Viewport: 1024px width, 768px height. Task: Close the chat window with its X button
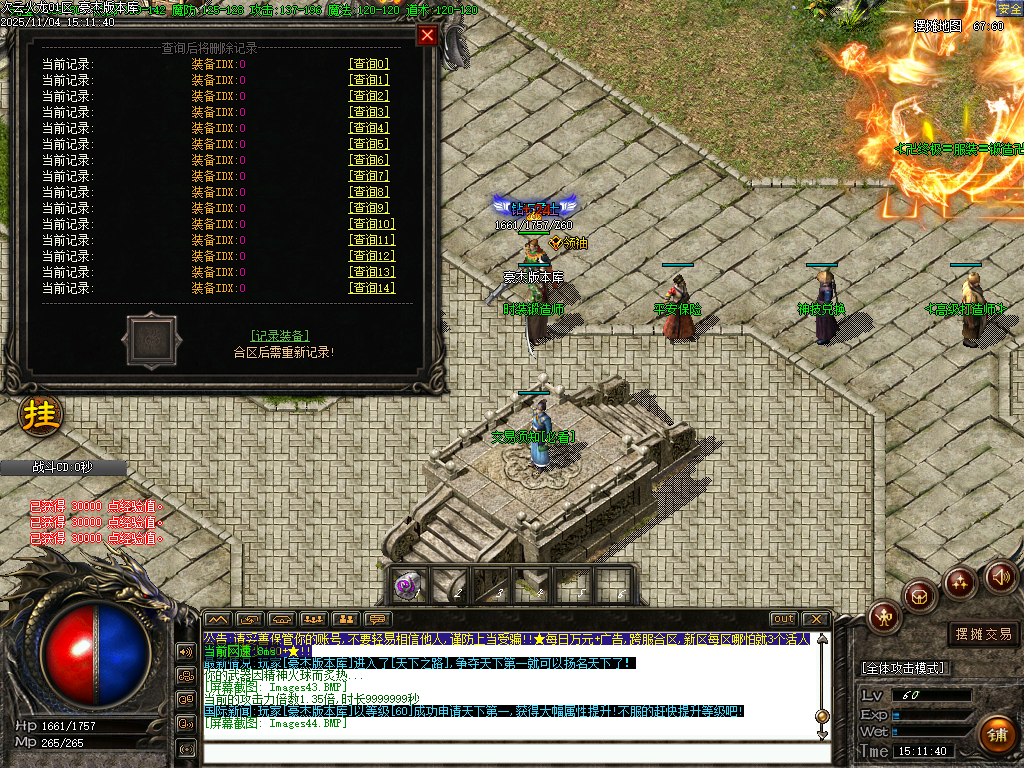pos(815,619)
